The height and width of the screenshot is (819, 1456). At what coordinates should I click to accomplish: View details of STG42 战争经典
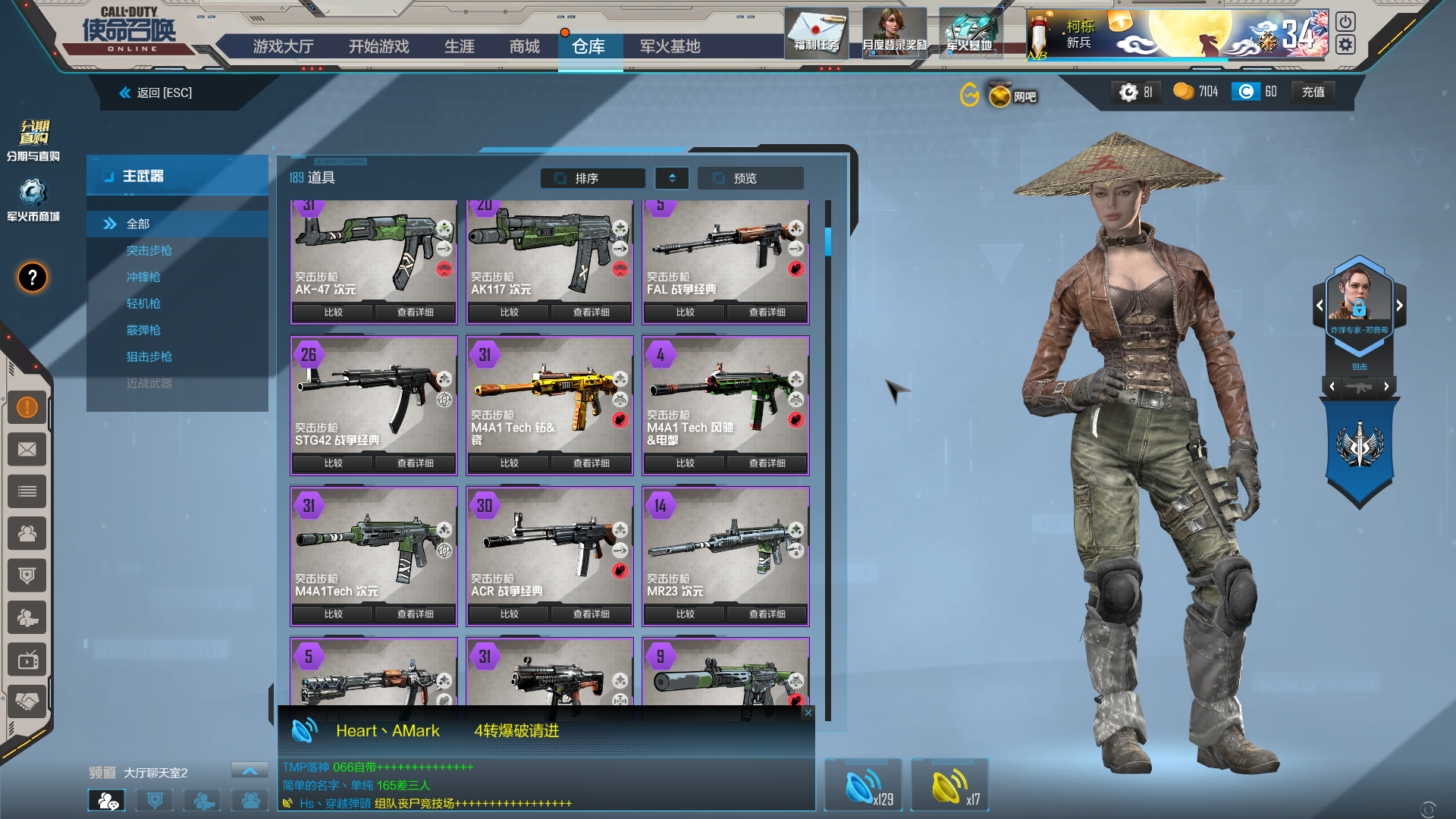pos(415,463)
